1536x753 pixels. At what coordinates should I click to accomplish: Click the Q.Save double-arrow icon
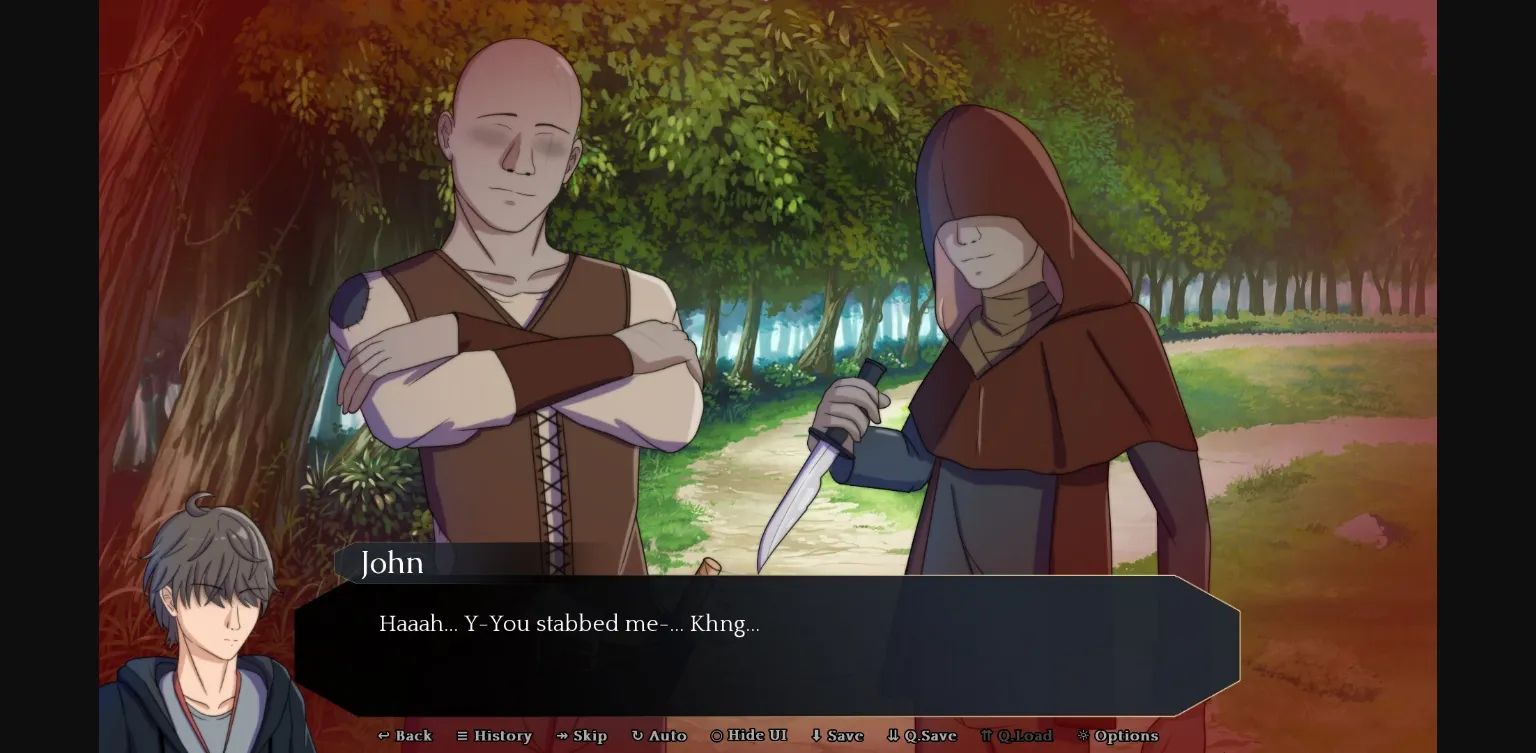coord(893,736)
